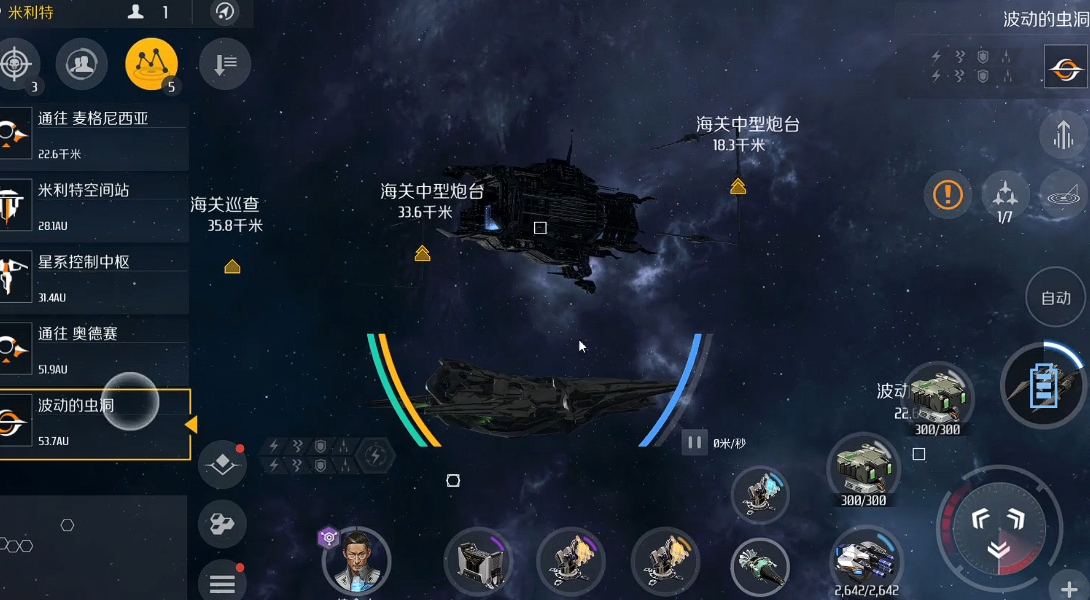Open the autopilot compass icon beside player count
The height and width of the screenshot is (600, 1090).
pos(225,13)
